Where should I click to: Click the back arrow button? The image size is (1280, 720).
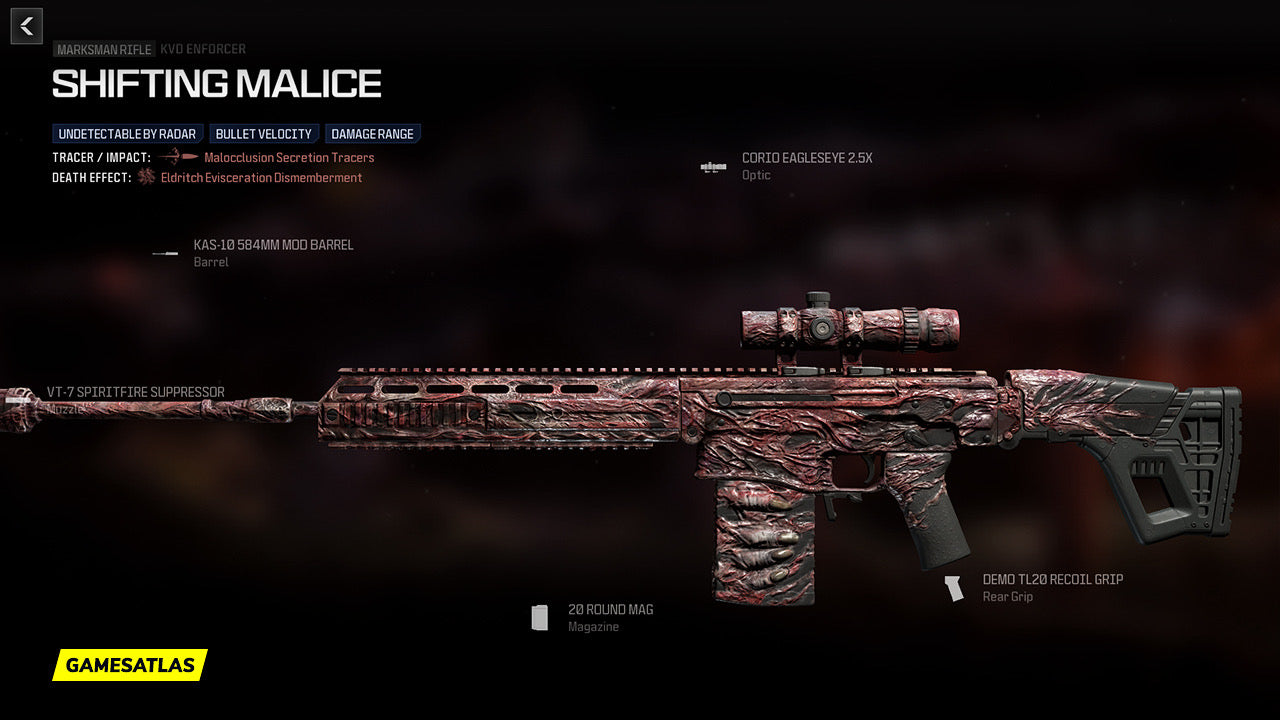pyautogui.click(x=27, y=26)
